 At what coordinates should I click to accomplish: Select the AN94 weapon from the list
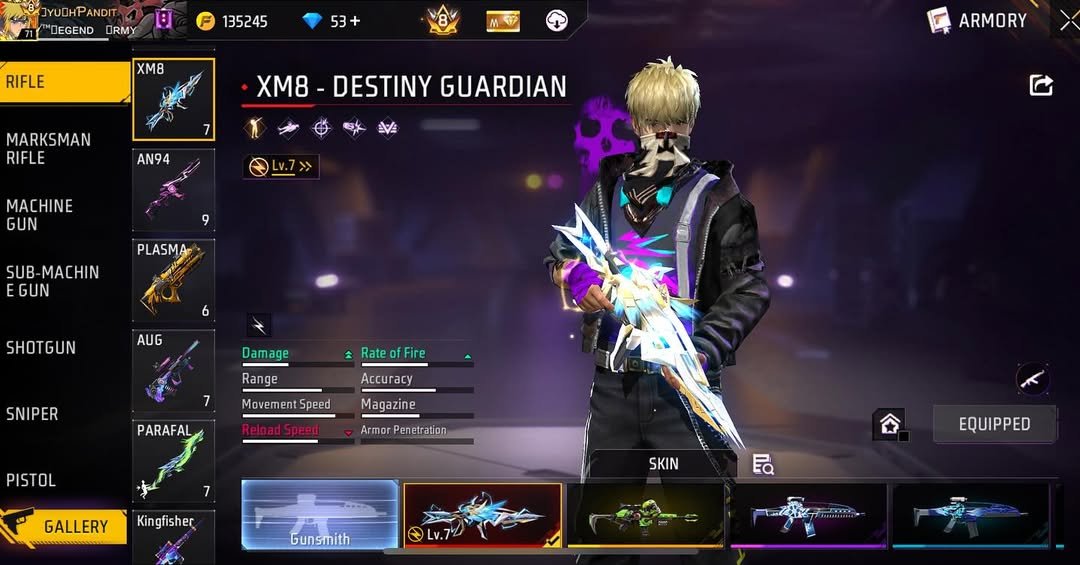[173, 190]
